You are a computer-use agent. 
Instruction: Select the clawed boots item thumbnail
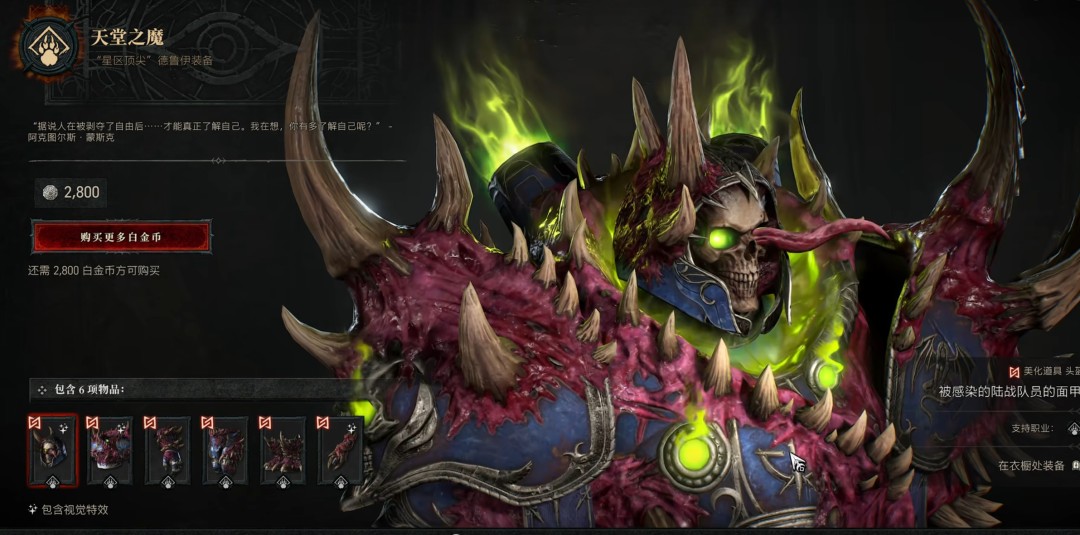tap(283, 451)
